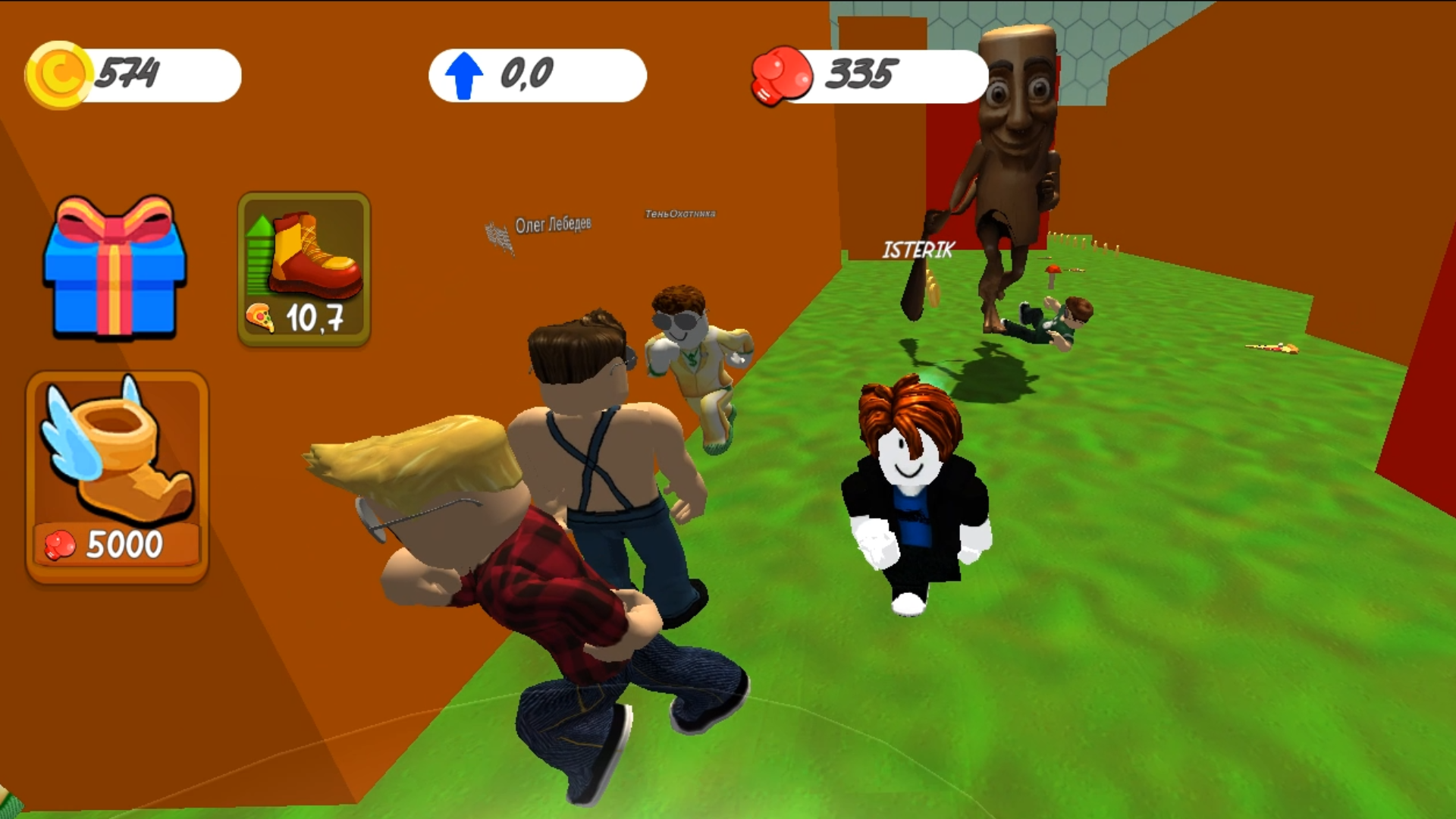The width and height of the screenshot is (1456, 819).
Task: Click the green upgrade arrow behind the boot
Action: 259,250
